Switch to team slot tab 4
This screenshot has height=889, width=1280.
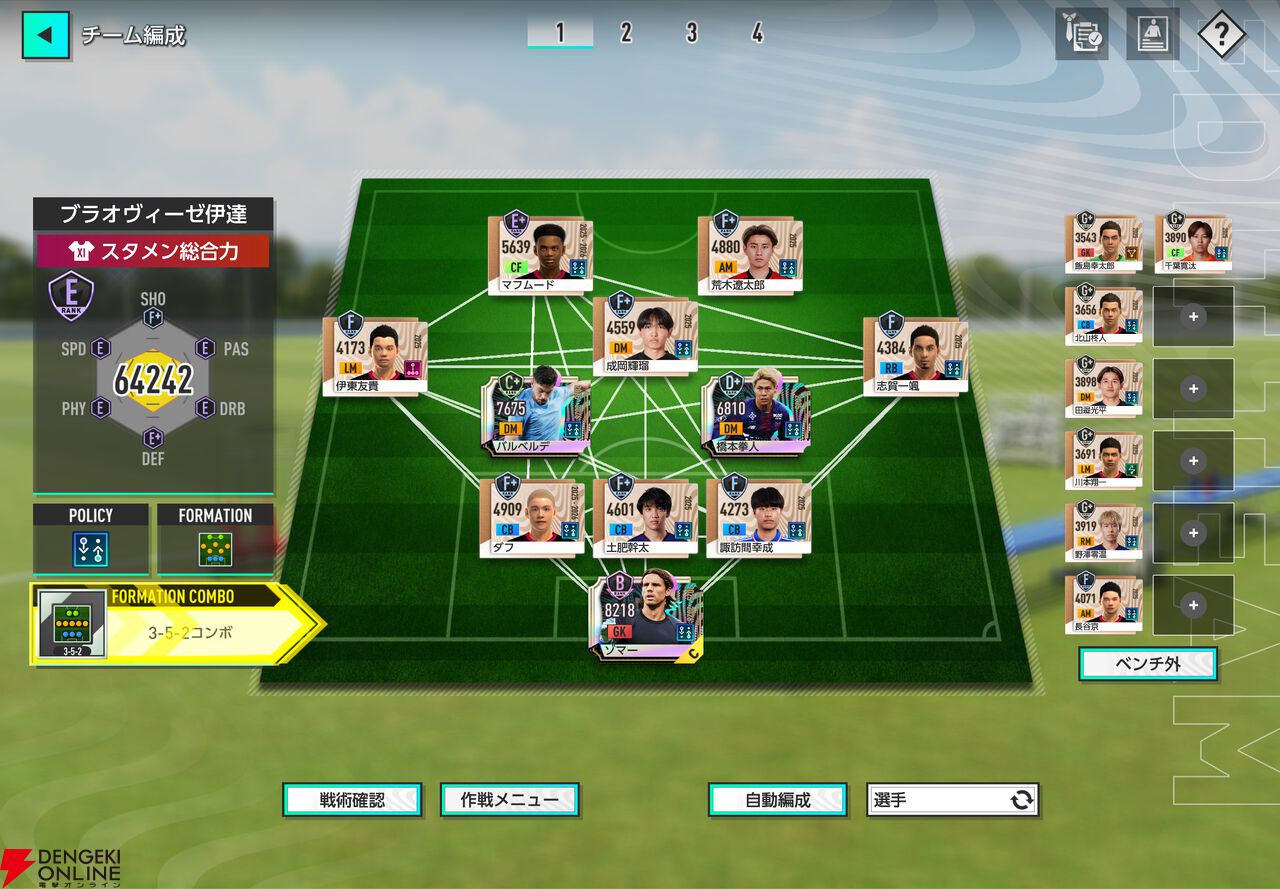tap(757, 33)
